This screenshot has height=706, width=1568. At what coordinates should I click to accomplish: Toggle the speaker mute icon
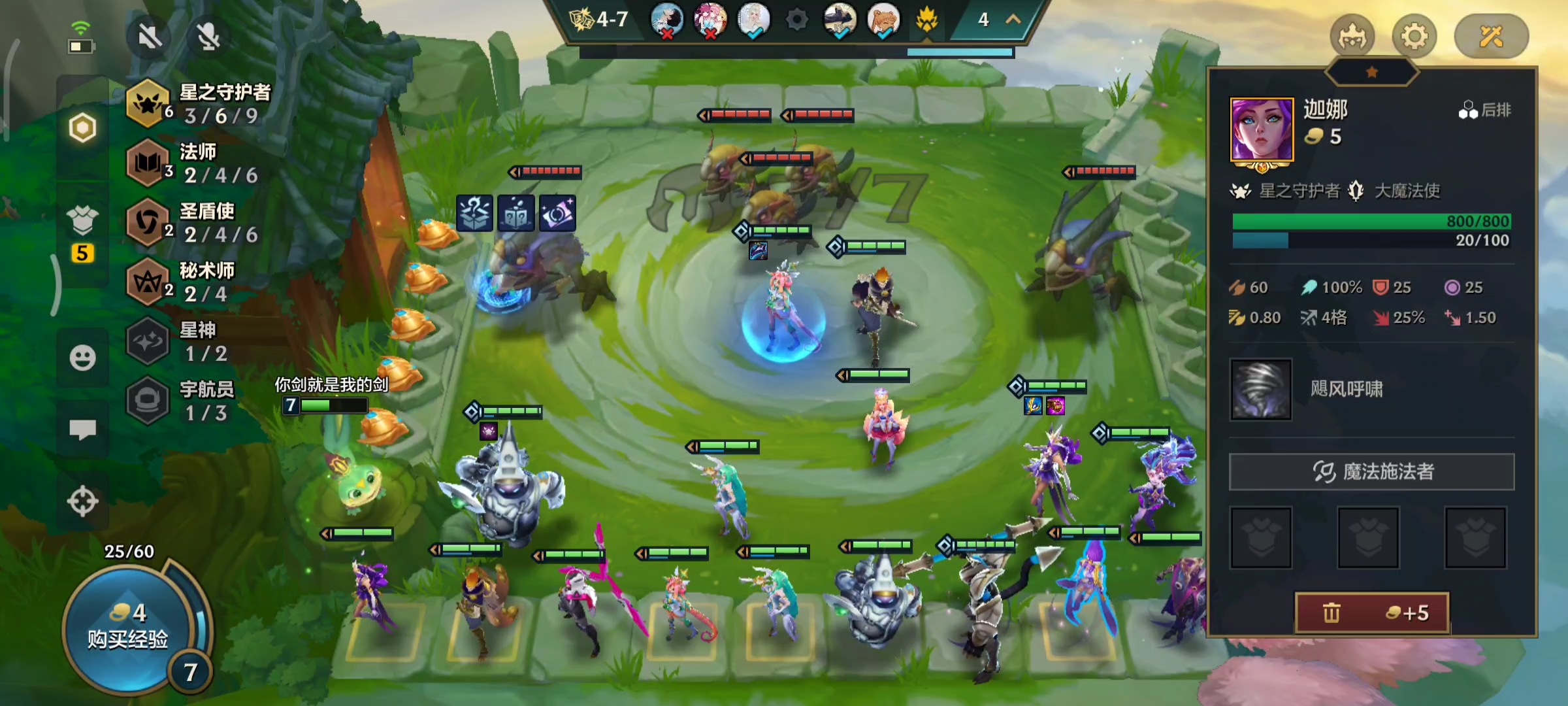(x=150, y=37)
